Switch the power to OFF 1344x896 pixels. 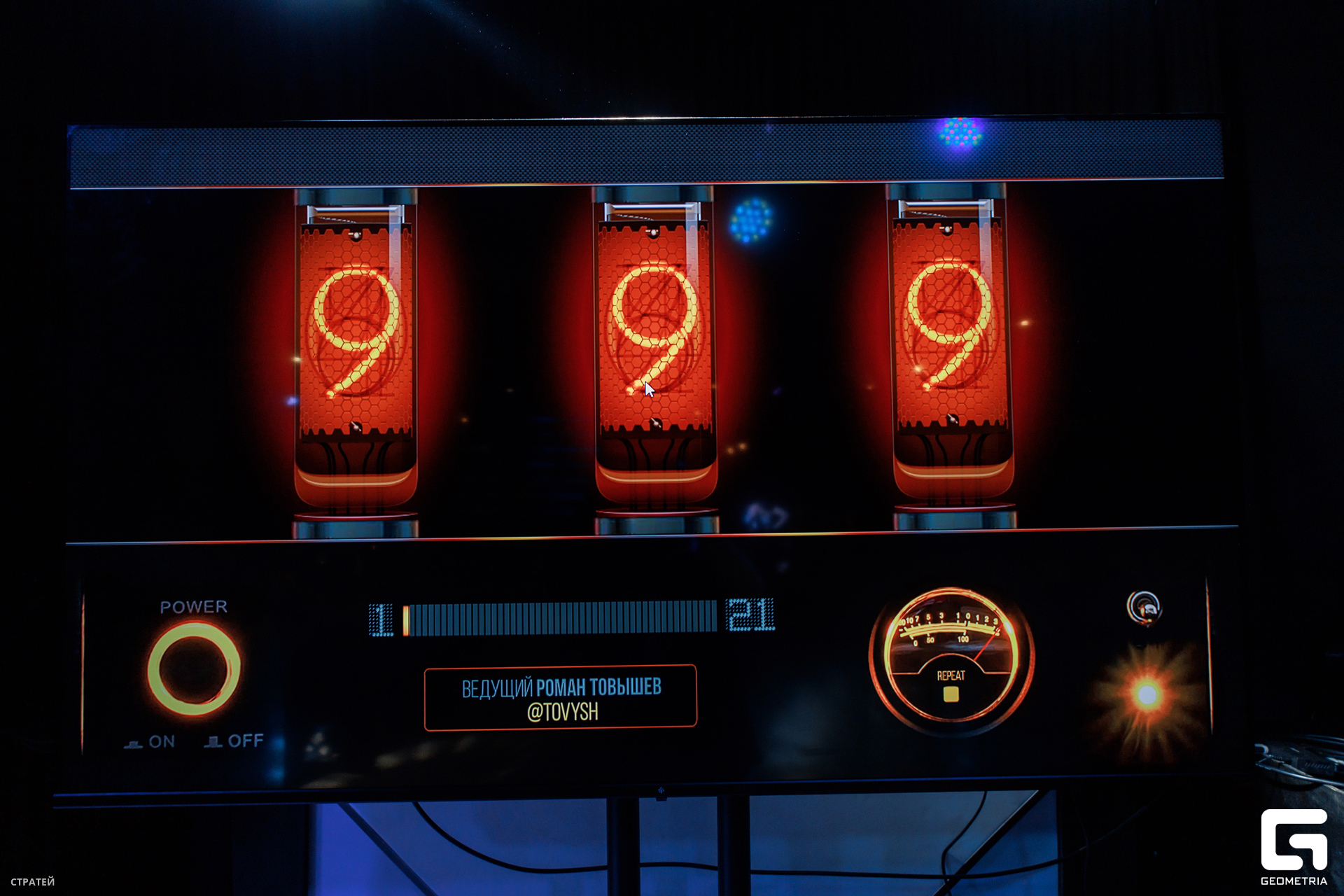tap(235, 741)
